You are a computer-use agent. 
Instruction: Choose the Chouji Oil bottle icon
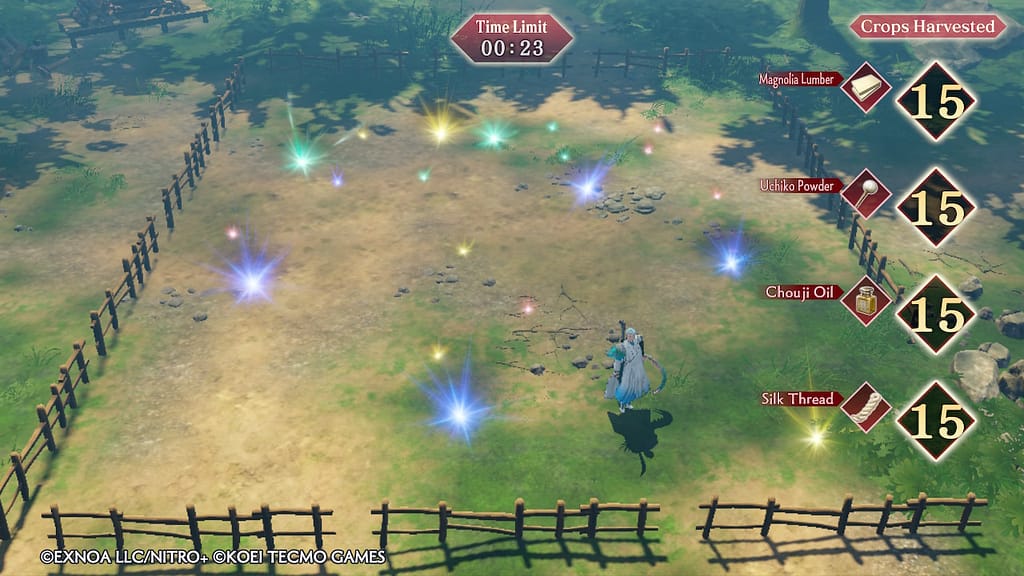tap(865, 300)
